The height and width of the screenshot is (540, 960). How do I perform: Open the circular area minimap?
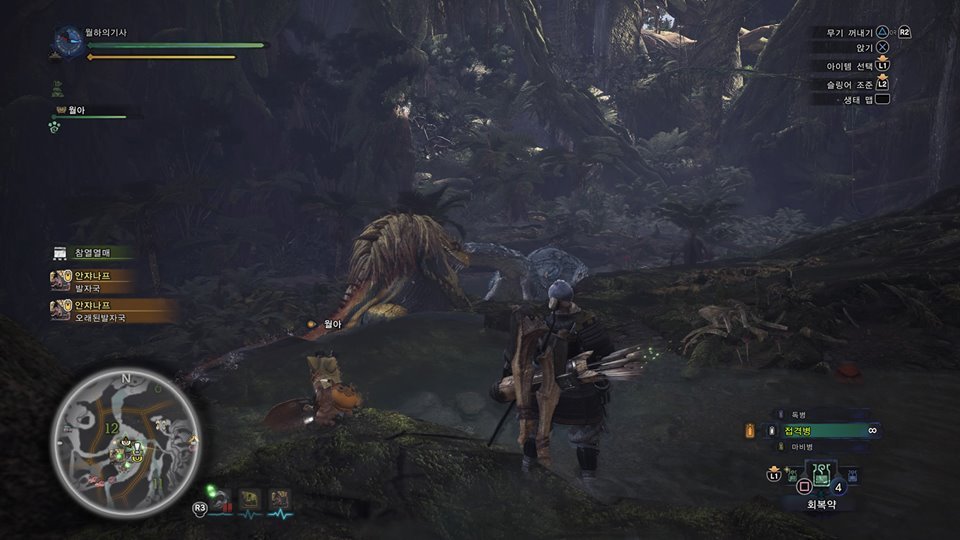click(127, 433)
